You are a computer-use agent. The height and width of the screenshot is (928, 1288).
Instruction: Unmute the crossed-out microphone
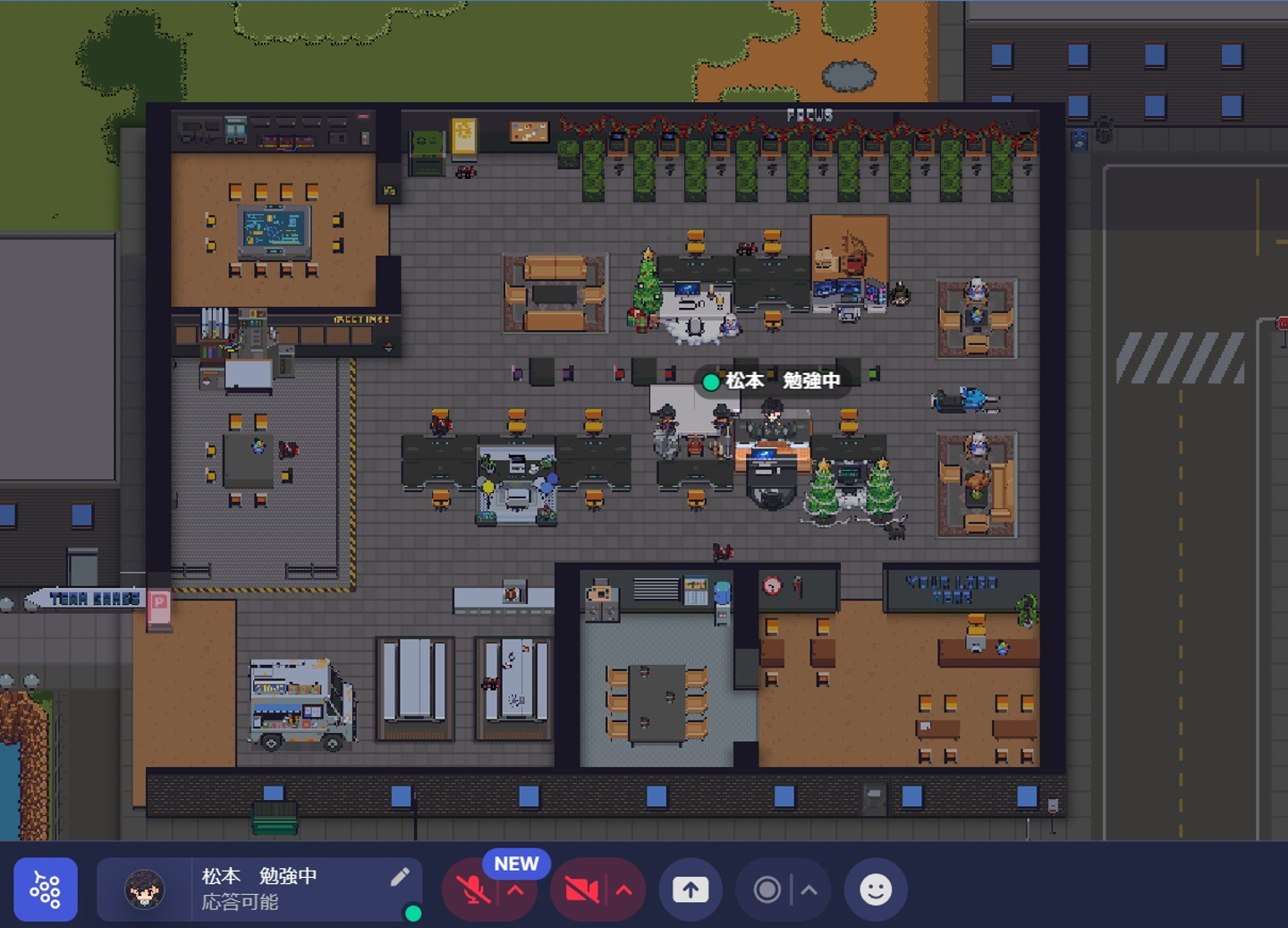[x=471, y=890]
